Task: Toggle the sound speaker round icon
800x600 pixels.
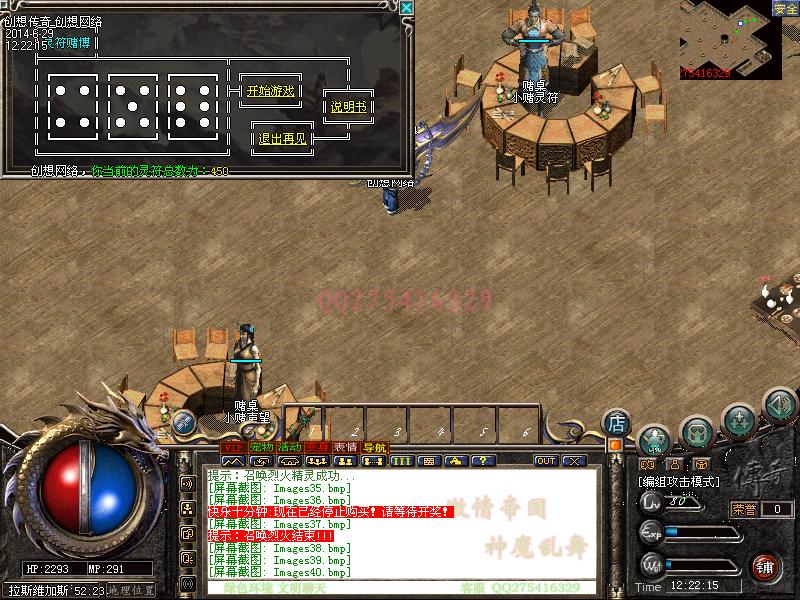Action: tap(779, 405)
